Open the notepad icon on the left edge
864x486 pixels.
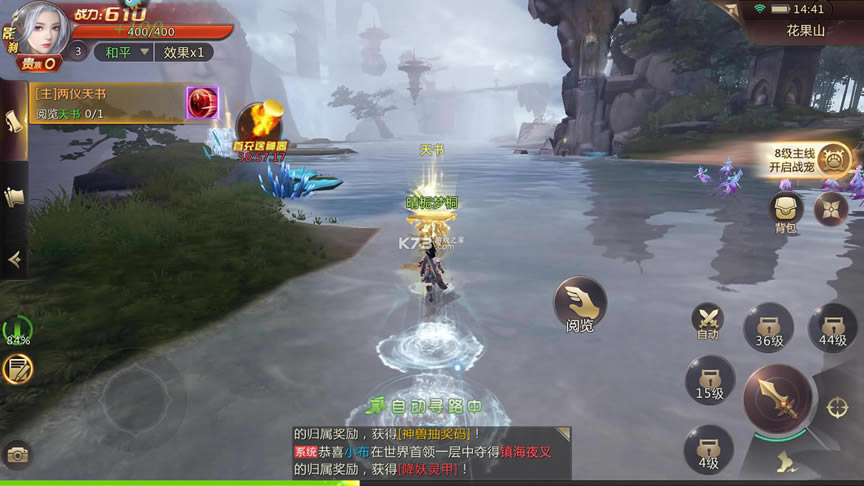point(17,368)
